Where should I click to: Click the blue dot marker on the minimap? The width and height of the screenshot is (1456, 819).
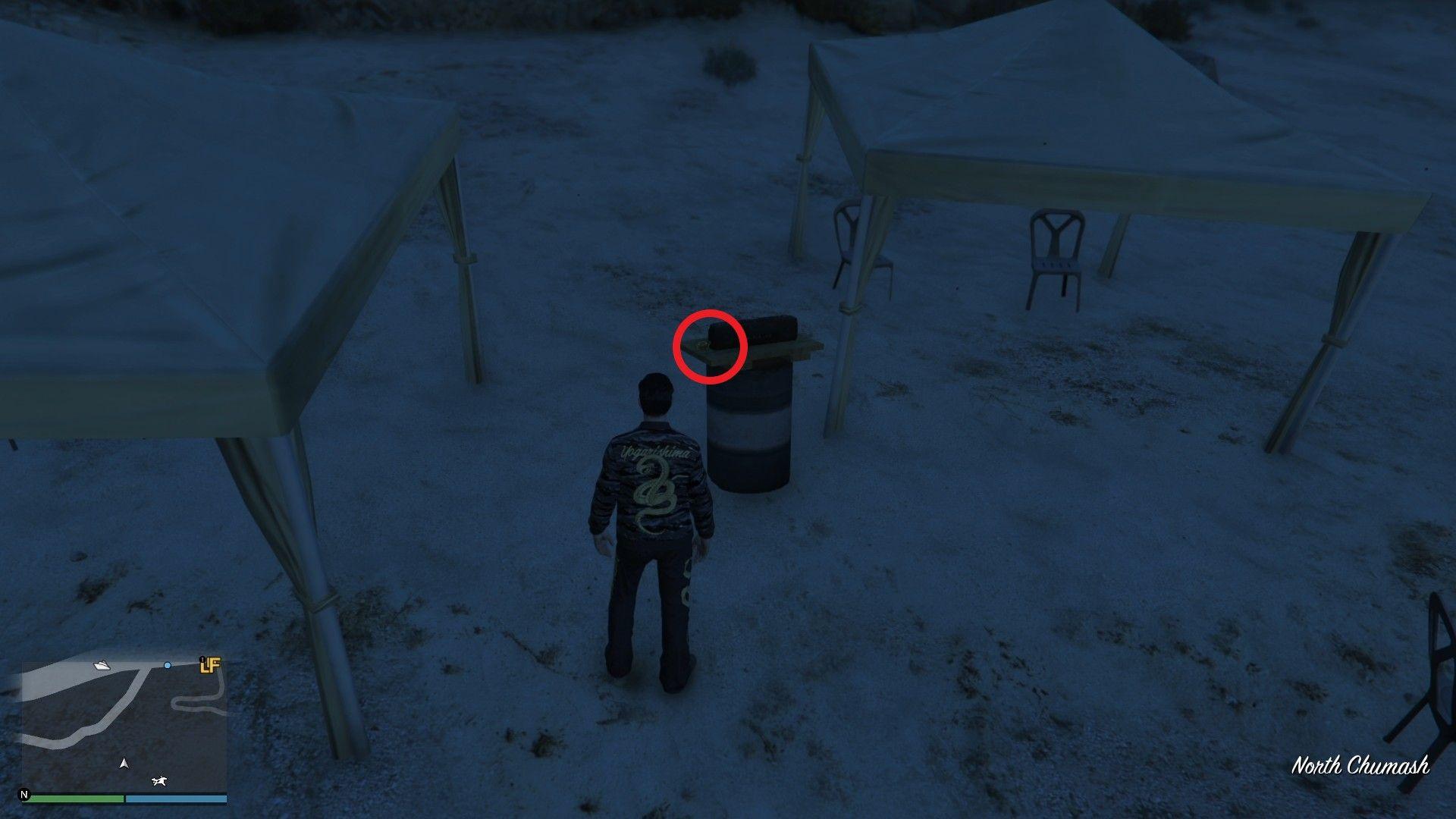(x=168, y=665)
